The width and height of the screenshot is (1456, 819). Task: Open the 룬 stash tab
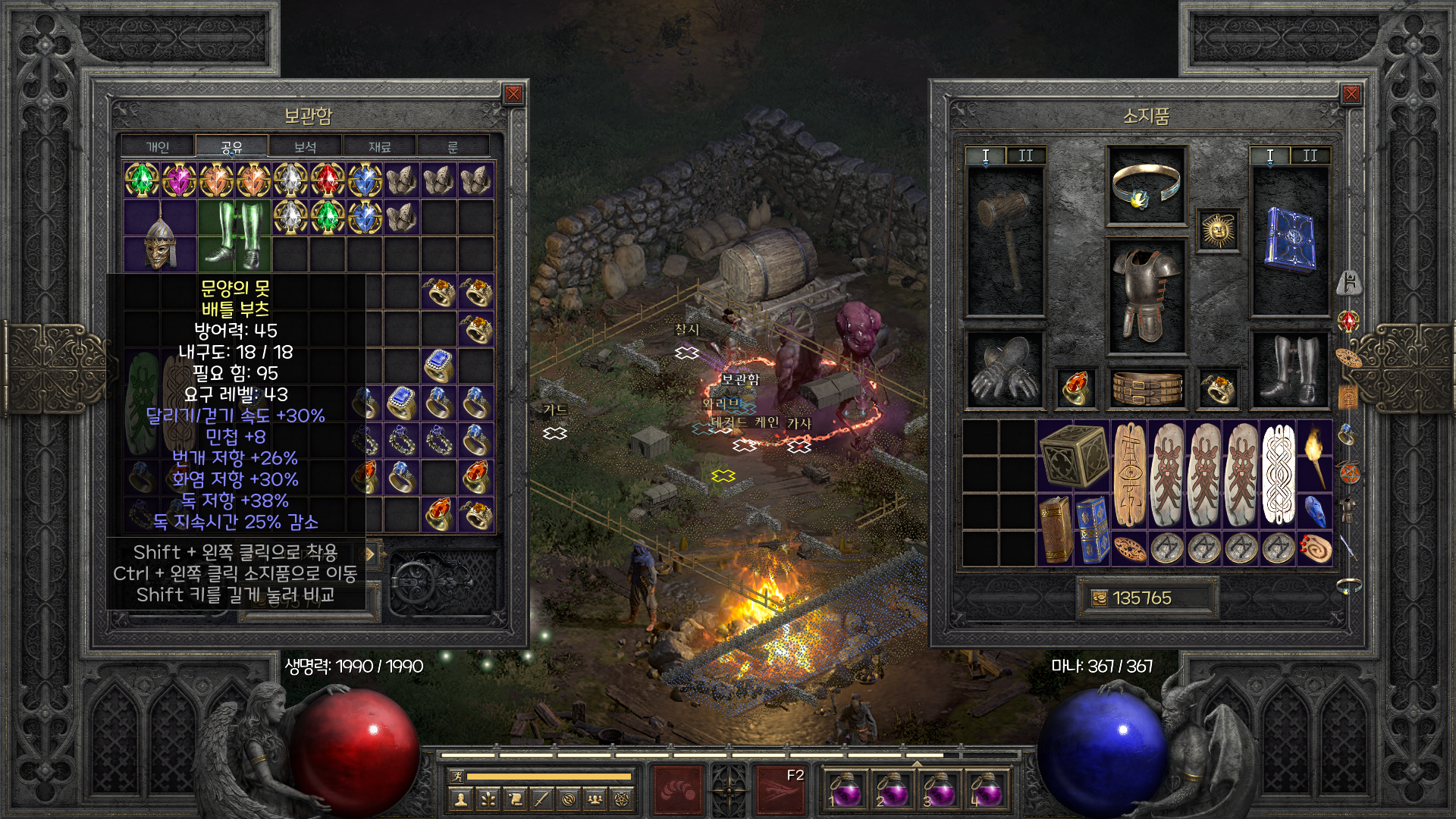pyautogui.click(x=453, y=147)
